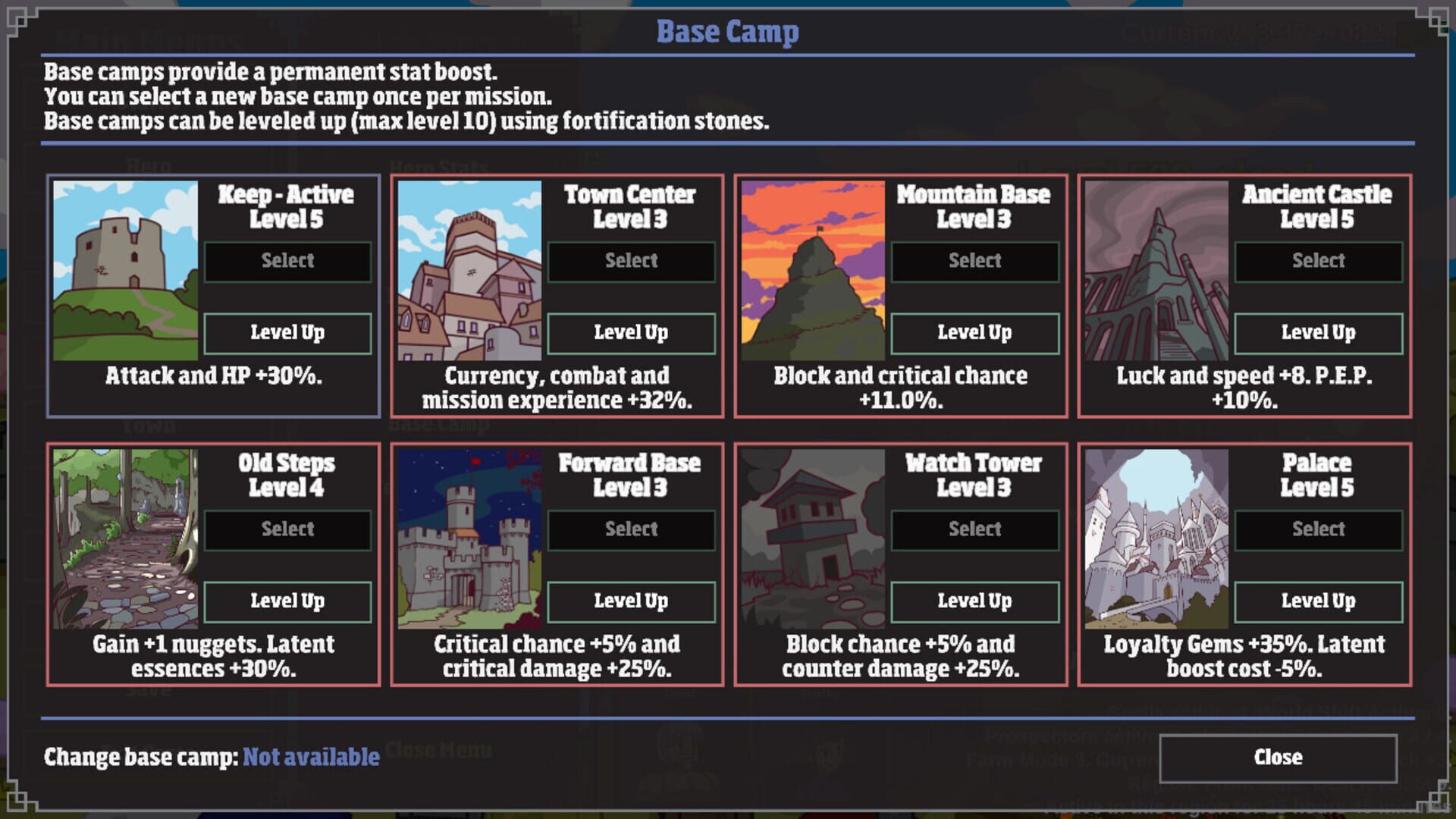Level Up the Ancient Castle
The height and width of the screenshot is (819, 1456).
[1319, 332]
